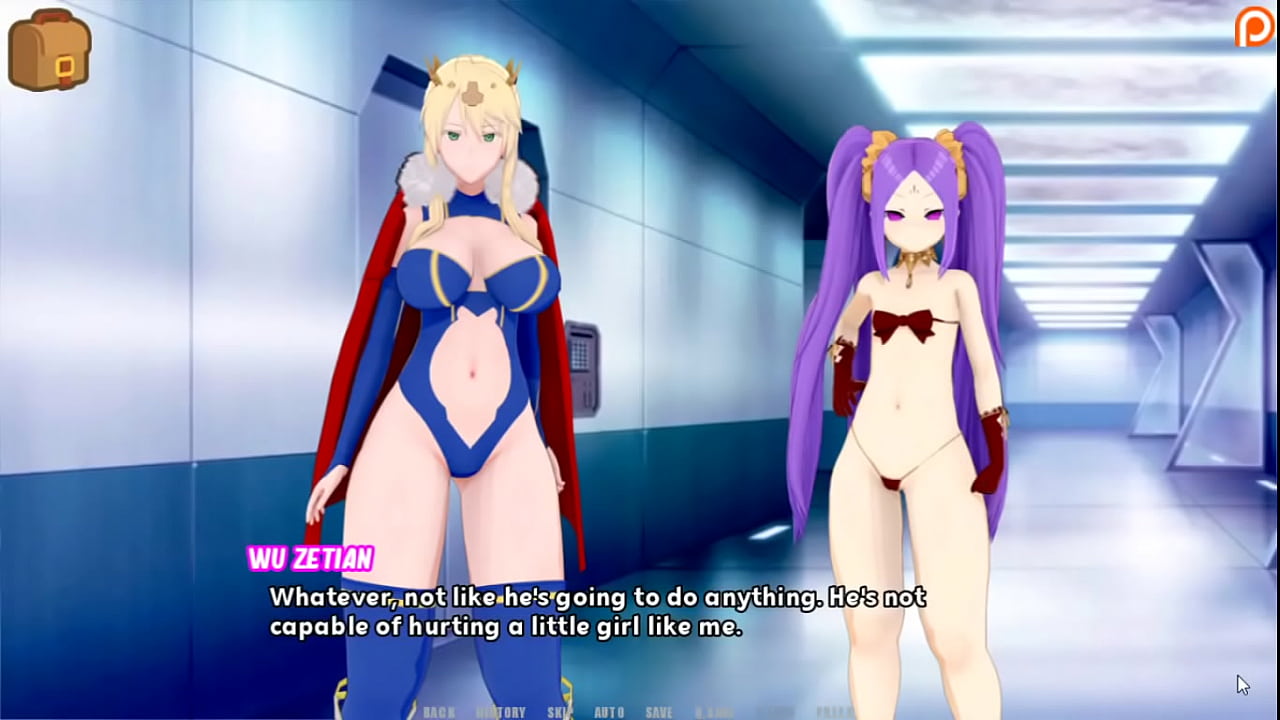Image resolution: width=1280 pixels, height=720 pixels.
Task: Open the Save menu
Action: coord(659,712)
